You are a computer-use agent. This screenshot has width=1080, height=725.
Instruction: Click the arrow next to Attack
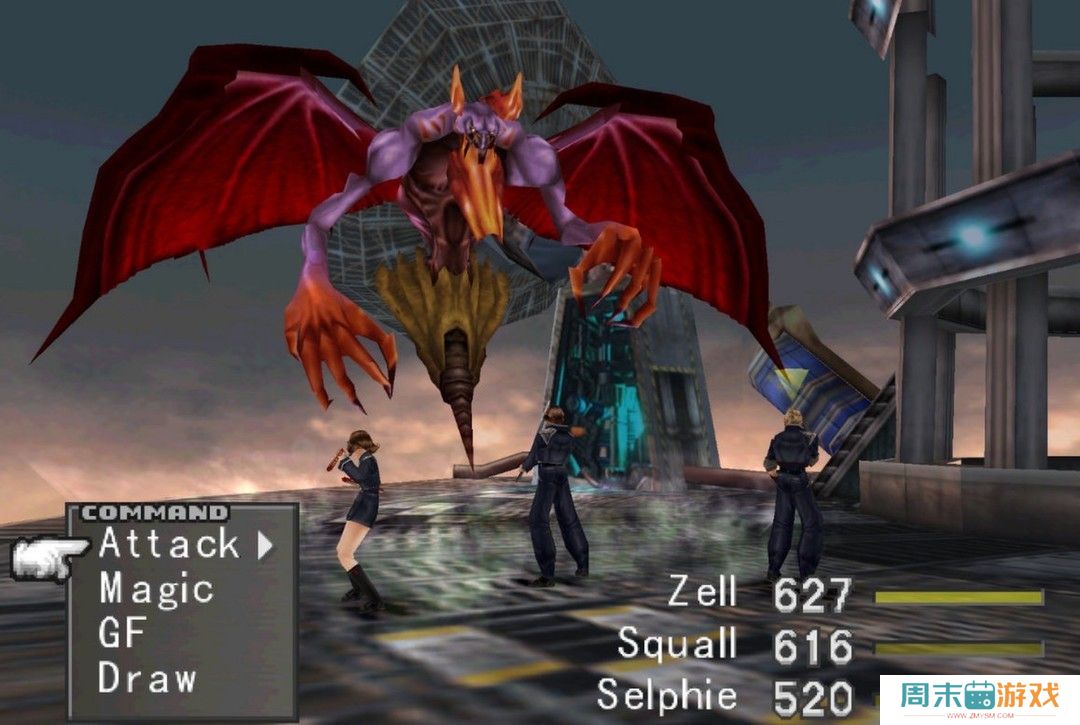click(265, 545)
